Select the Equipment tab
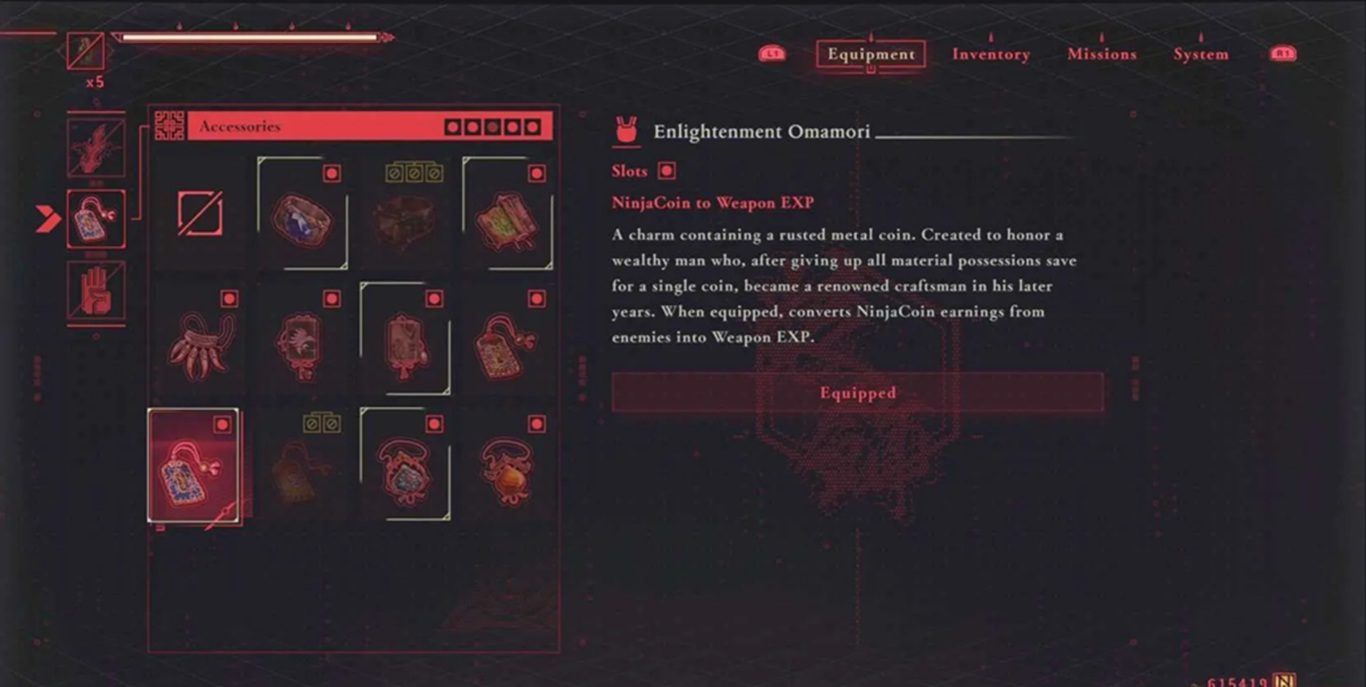Viewport: 1366px width, 687px height. point(871,54)
